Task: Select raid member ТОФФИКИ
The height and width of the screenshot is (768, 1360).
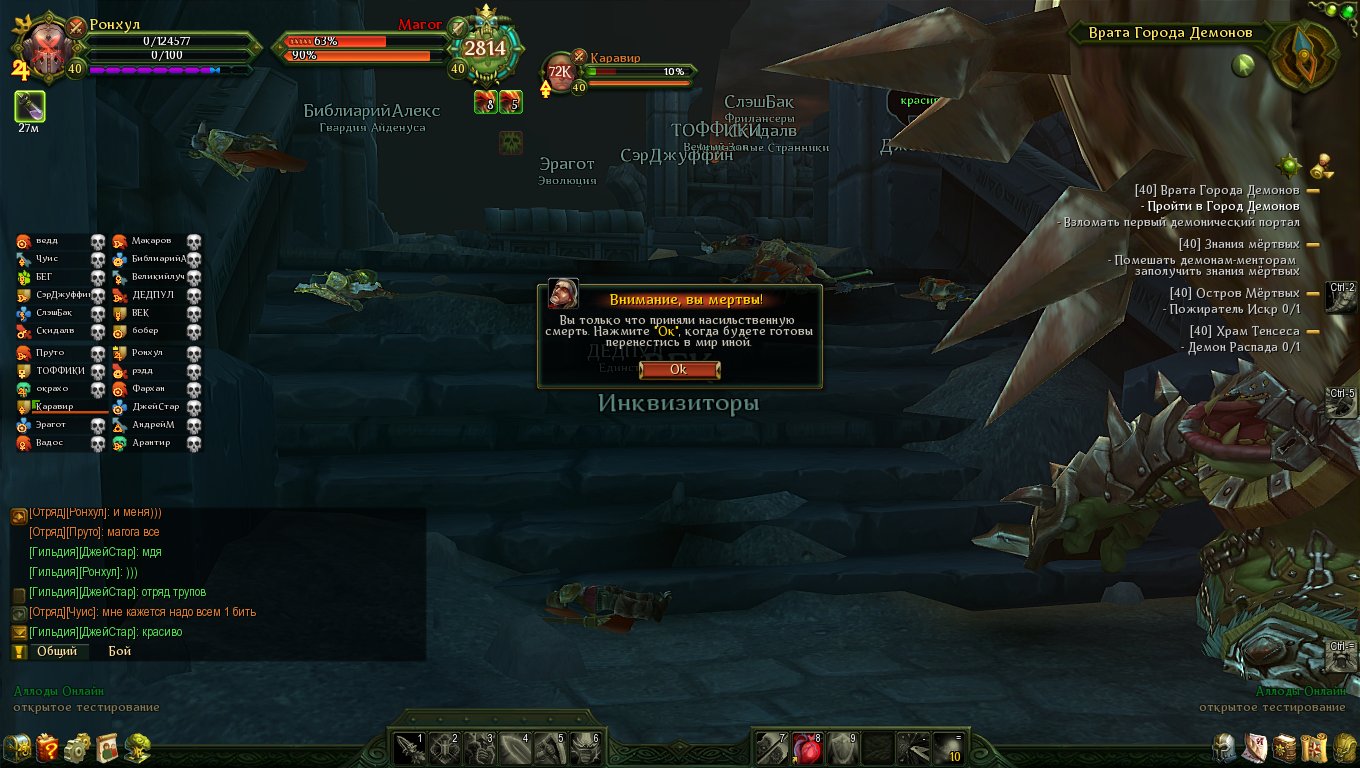Action: pyautogui.click(x=60, y=371)
